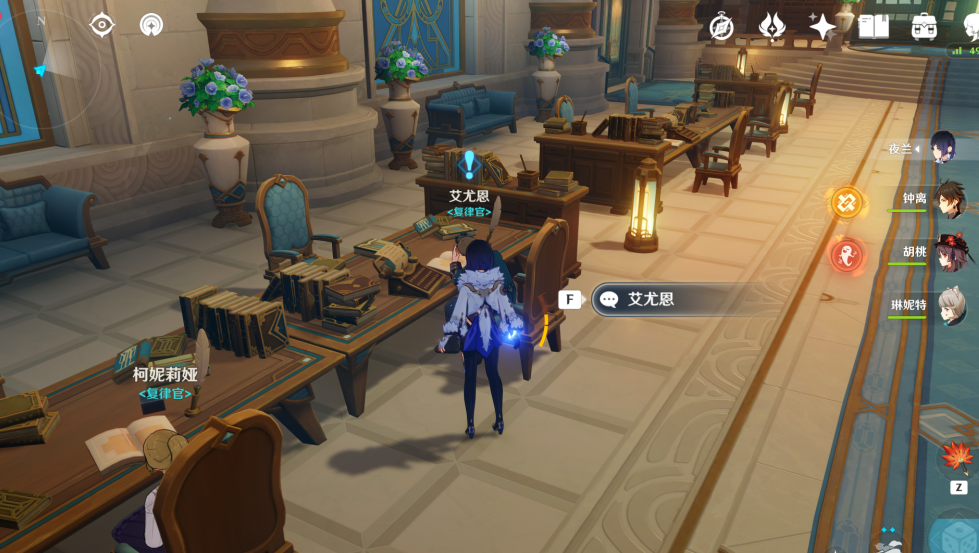Open the Adventurer Handbook book icon
Screen dimensions: 979x553
click(873, 27)
